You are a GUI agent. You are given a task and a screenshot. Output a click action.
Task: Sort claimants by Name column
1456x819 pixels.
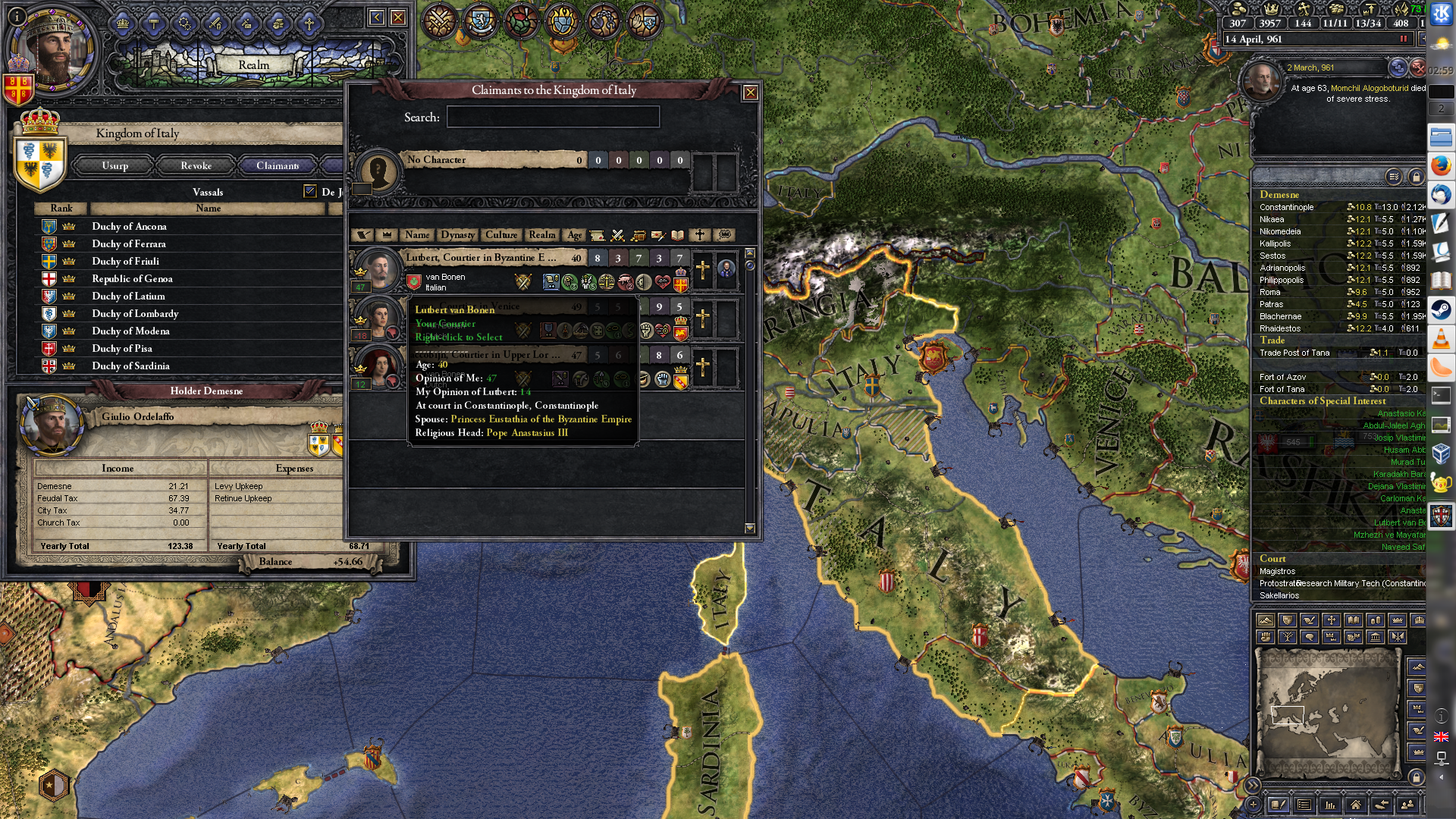(x=416, y=235)
